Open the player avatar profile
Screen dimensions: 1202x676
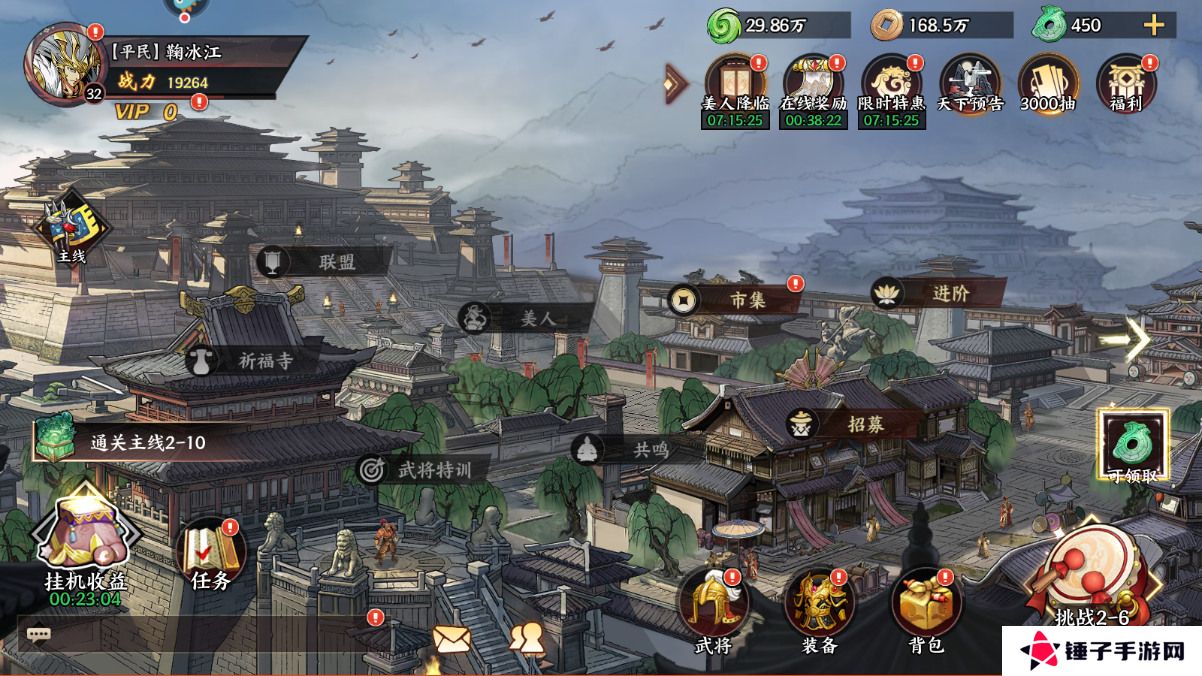63,64
